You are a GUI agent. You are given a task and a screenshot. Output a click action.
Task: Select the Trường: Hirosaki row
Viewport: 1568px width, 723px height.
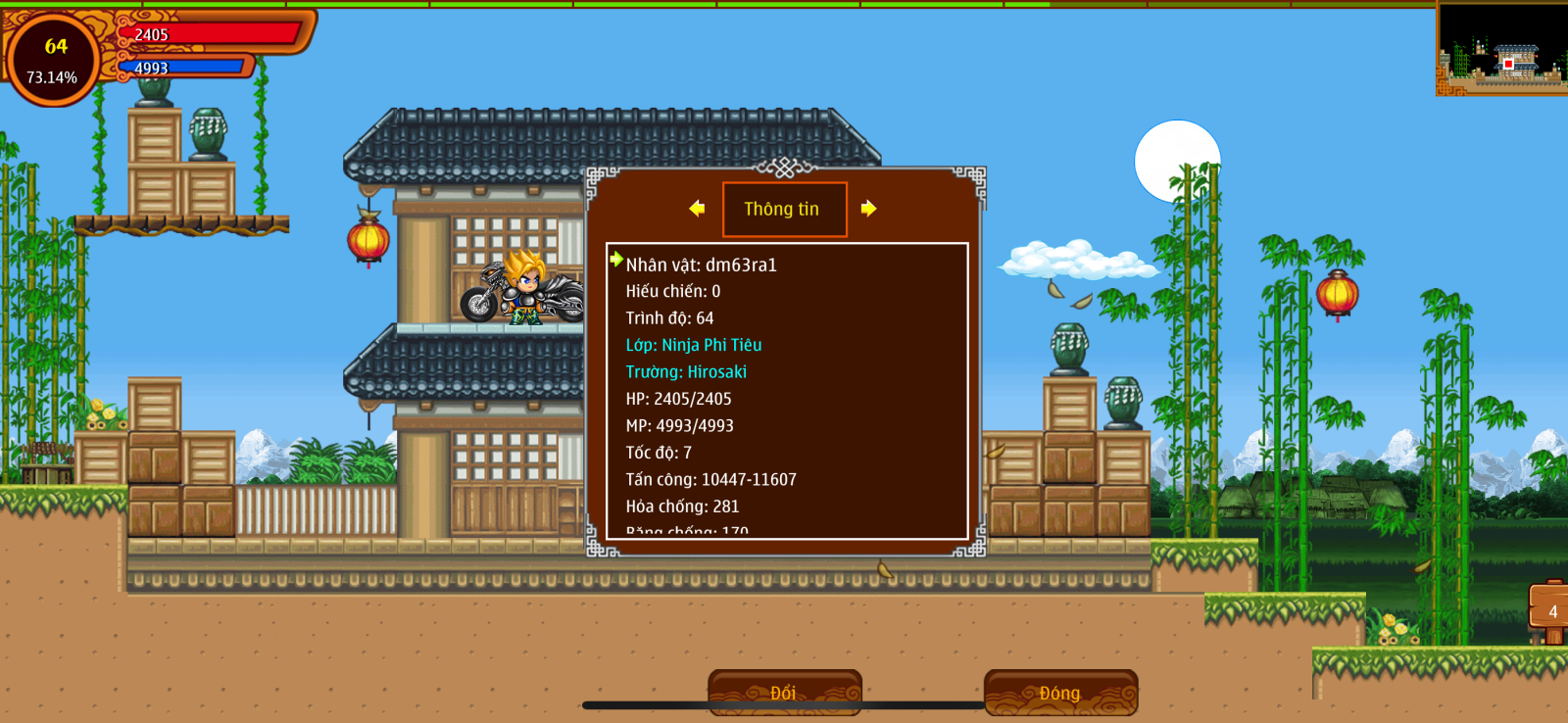(686, 372)
